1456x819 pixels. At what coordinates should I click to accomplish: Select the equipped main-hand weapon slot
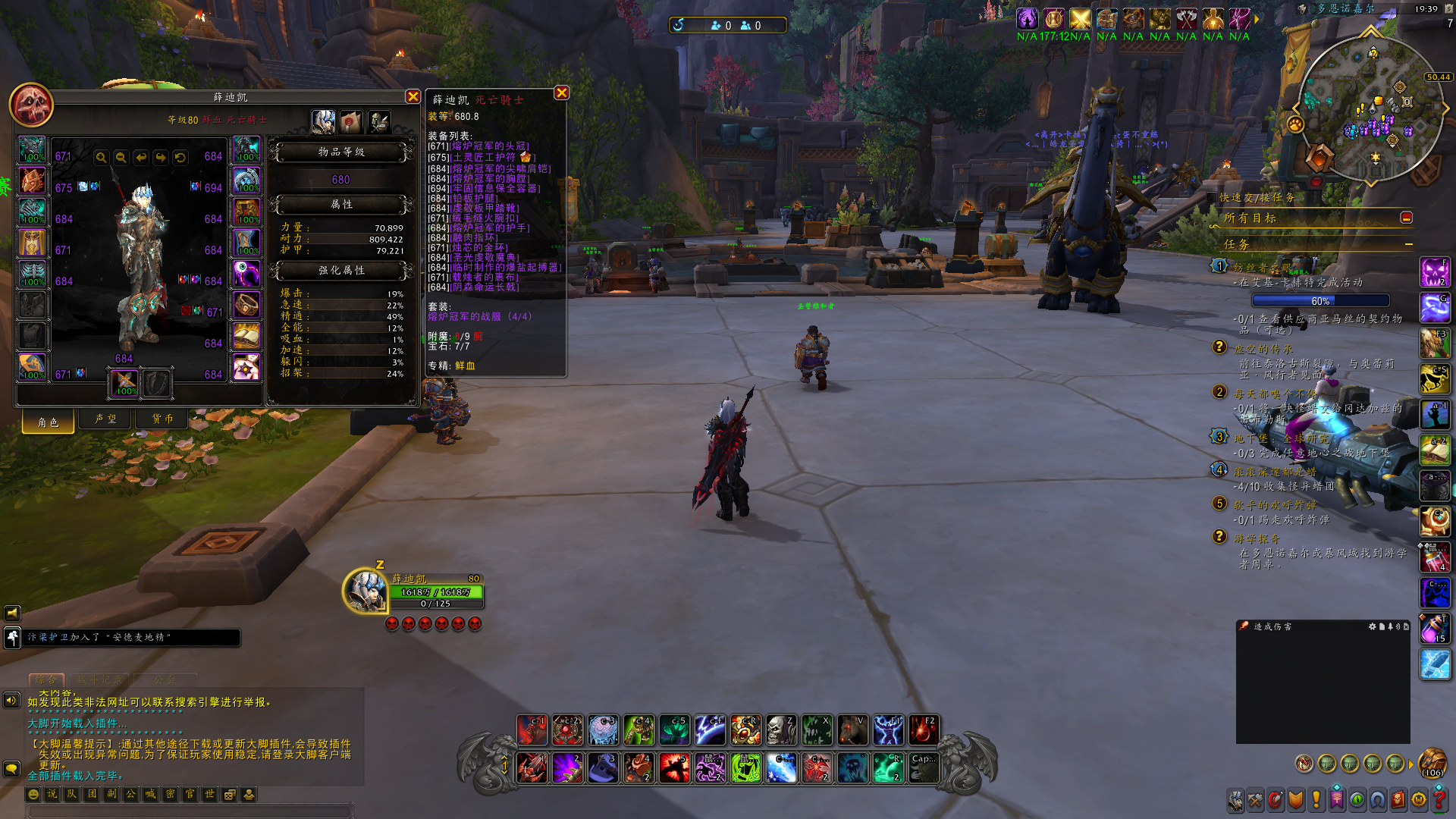point(125,383)
